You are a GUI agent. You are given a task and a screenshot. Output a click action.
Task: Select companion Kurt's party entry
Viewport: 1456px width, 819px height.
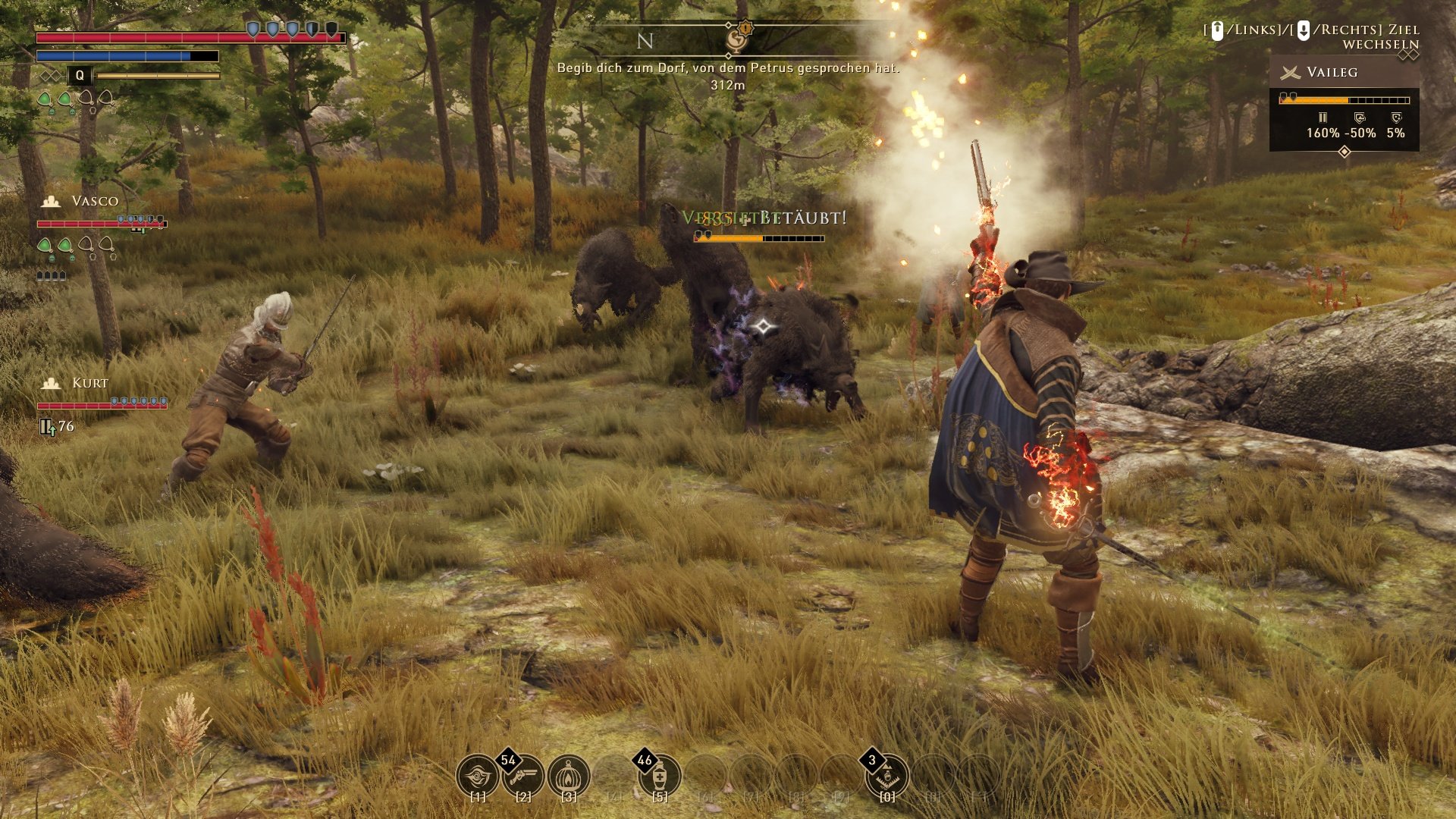89,383
